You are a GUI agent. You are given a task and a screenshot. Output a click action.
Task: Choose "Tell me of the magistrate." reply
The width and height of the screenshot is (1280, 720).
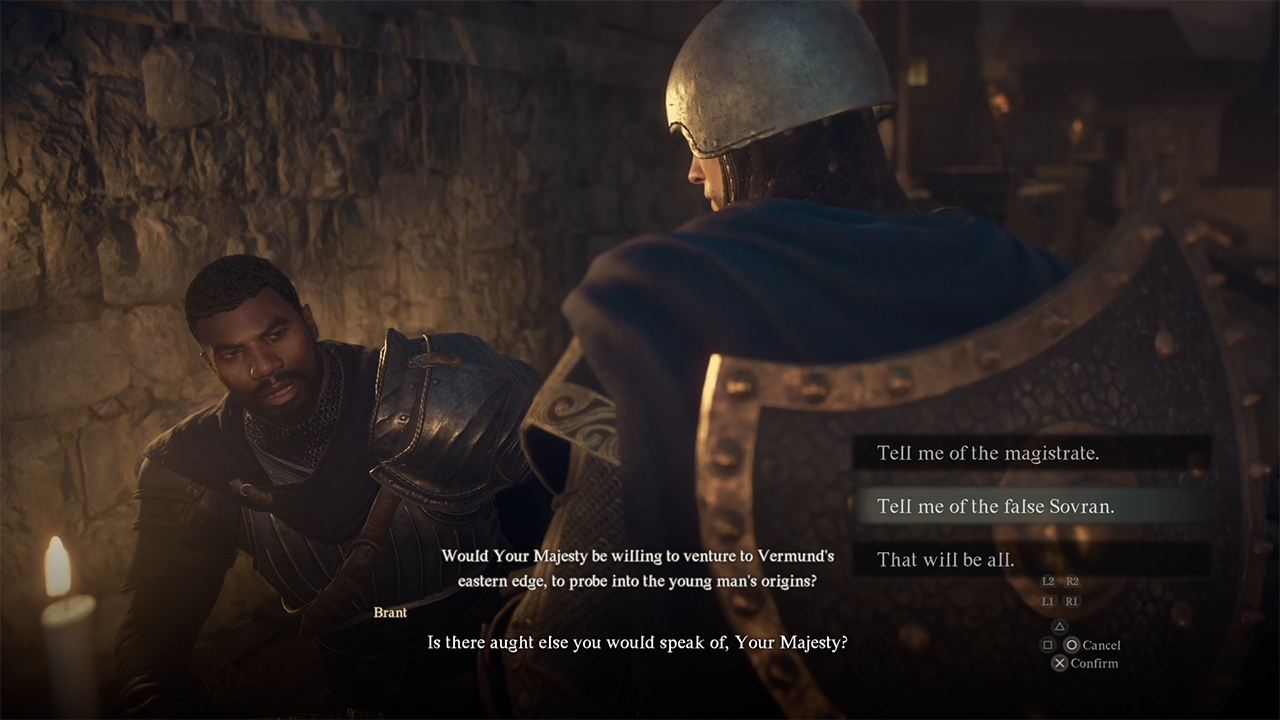click(988, 453)
